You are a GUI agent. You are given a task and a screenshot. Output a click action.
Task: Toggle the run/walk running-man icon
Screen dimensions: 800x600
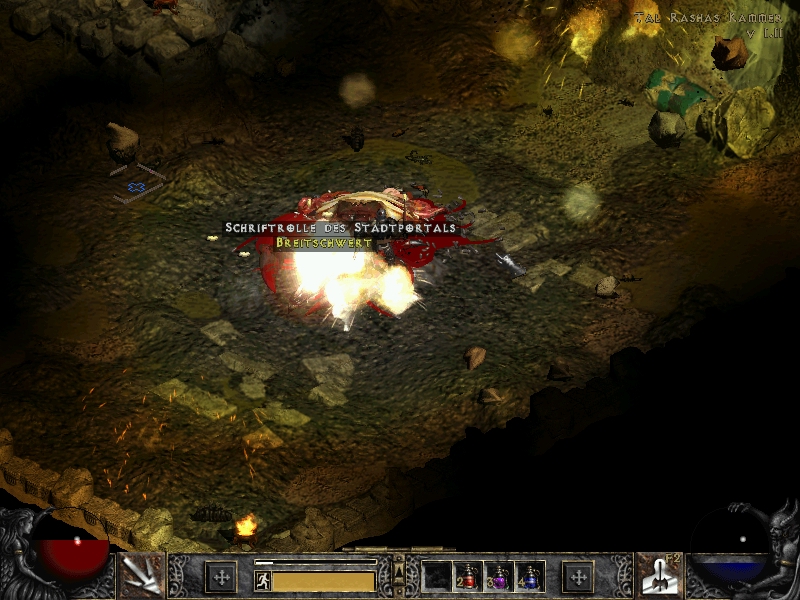pos(263,580)
